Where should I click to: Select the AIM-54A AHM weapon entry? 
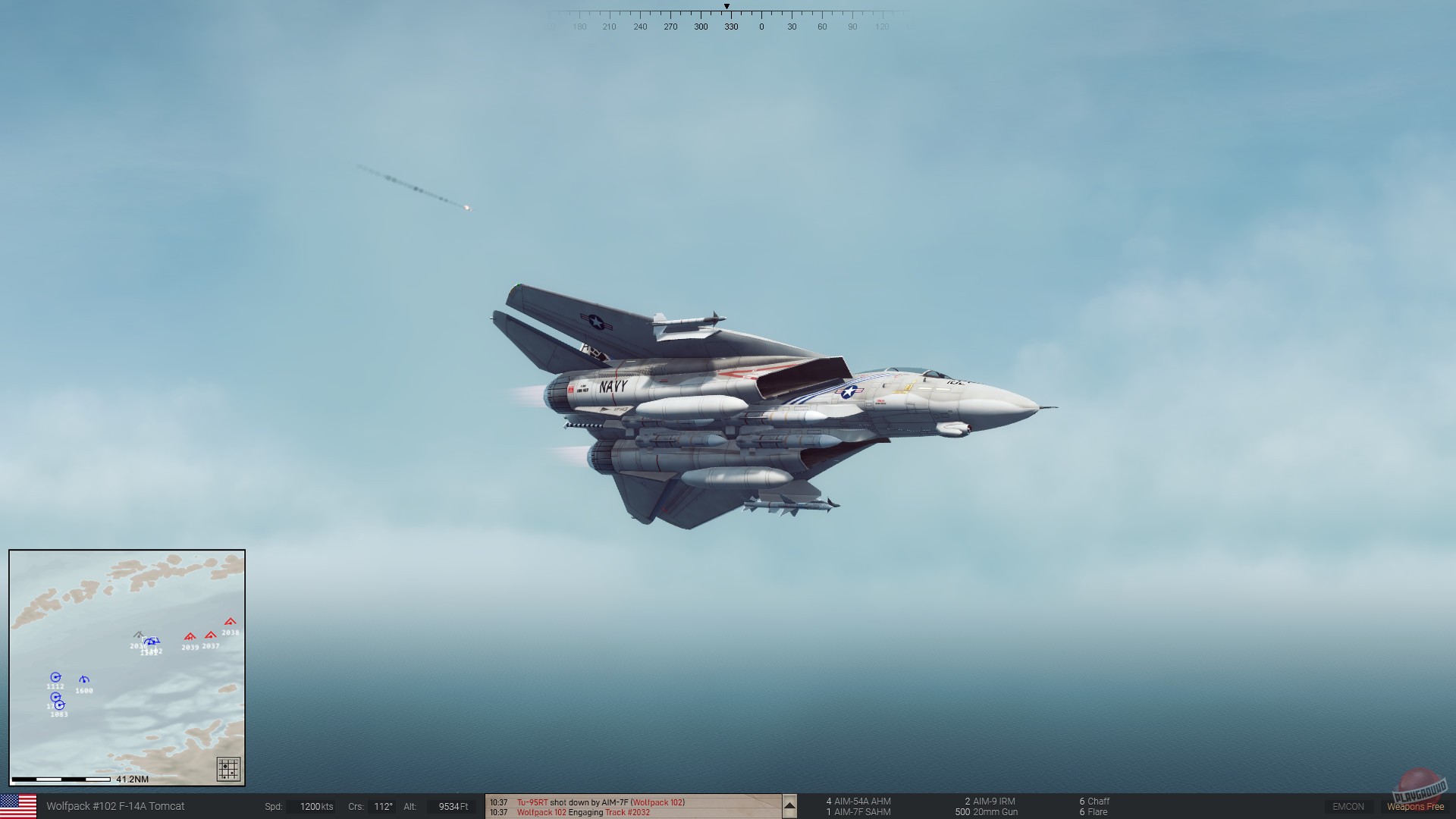pyautogui.click(x=857, y=801)
